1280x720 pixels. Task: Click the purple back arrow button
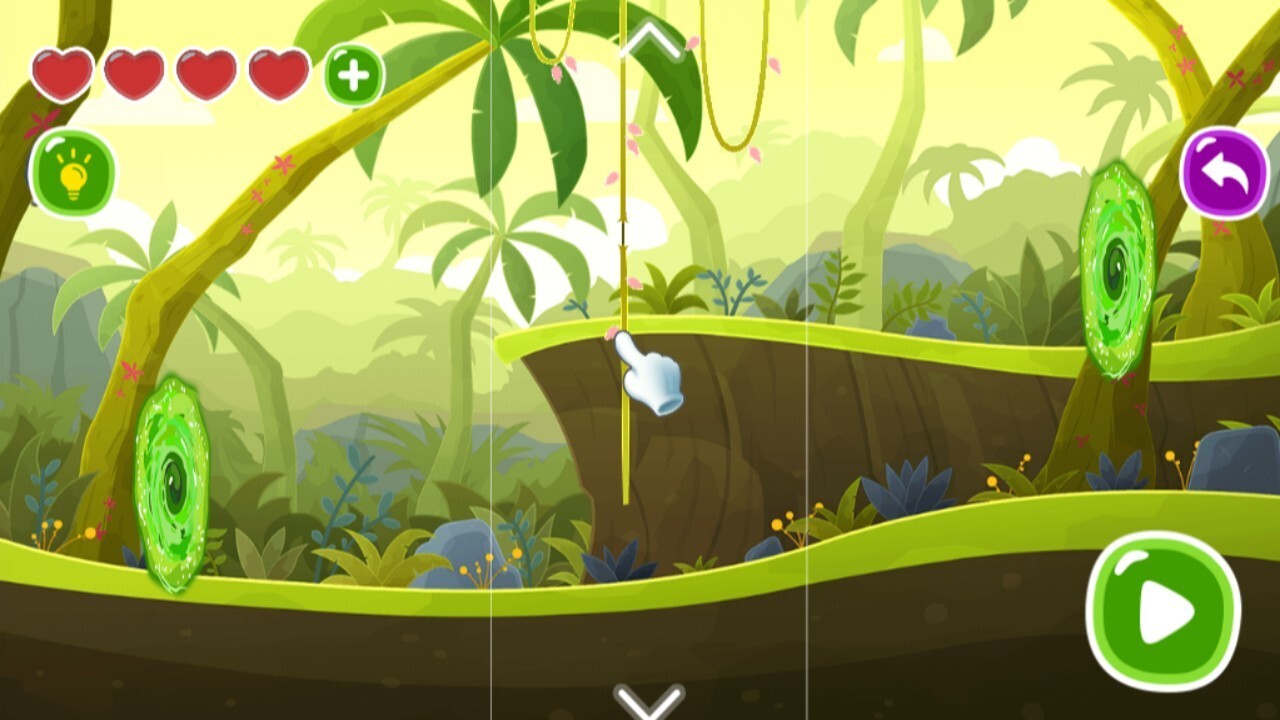pos(1225,173)
